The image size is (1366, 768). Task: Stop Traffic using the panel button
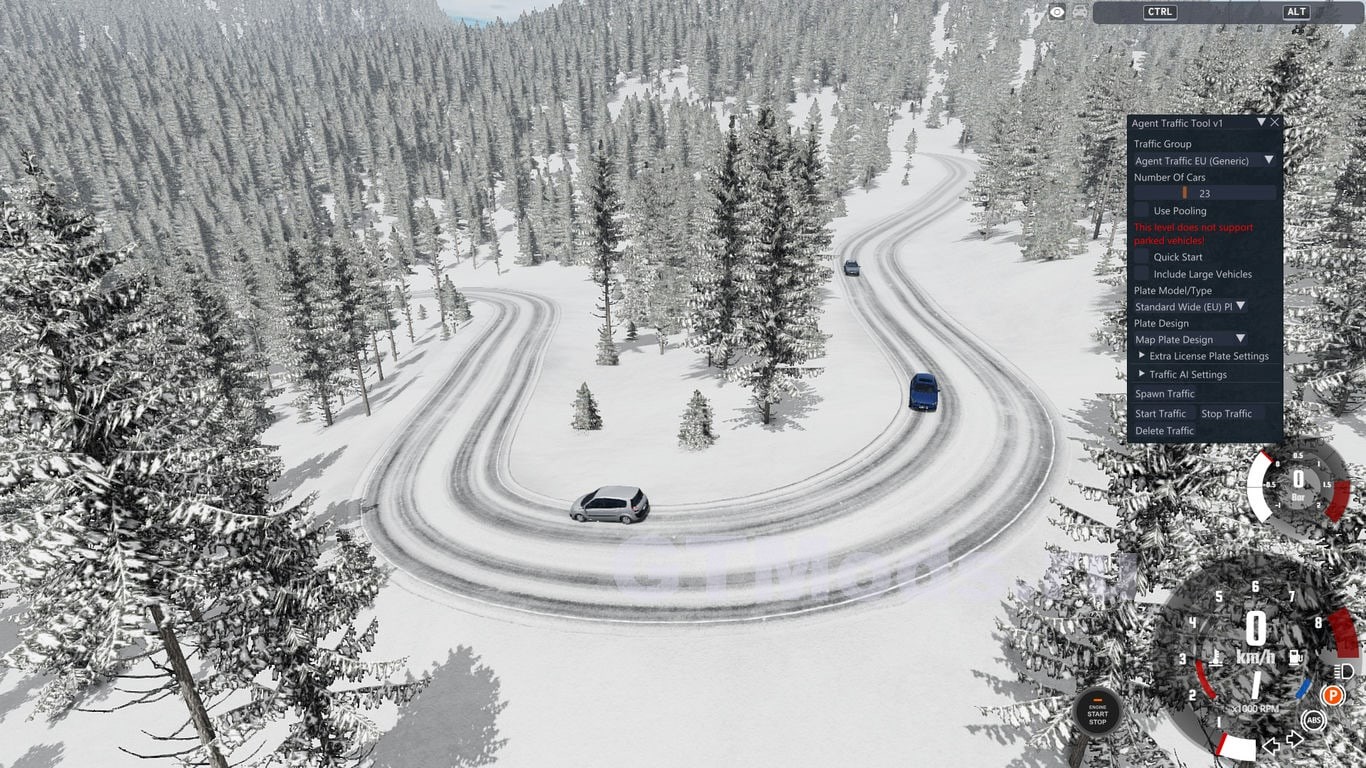click(x=1226, y=413)
